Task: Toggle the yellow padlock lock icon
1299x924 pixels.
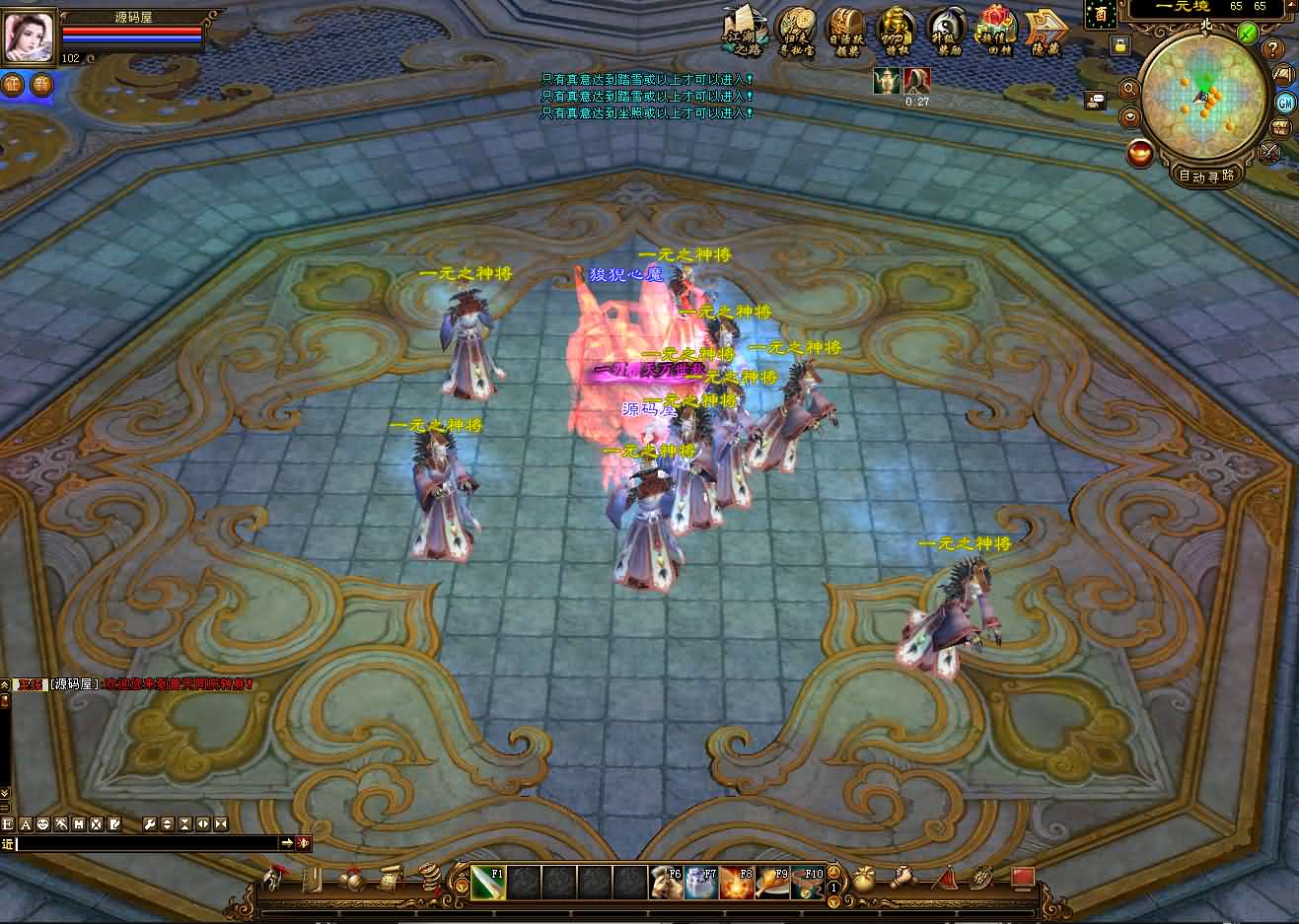Action: pyautogui.click(x=1119, y=44)
